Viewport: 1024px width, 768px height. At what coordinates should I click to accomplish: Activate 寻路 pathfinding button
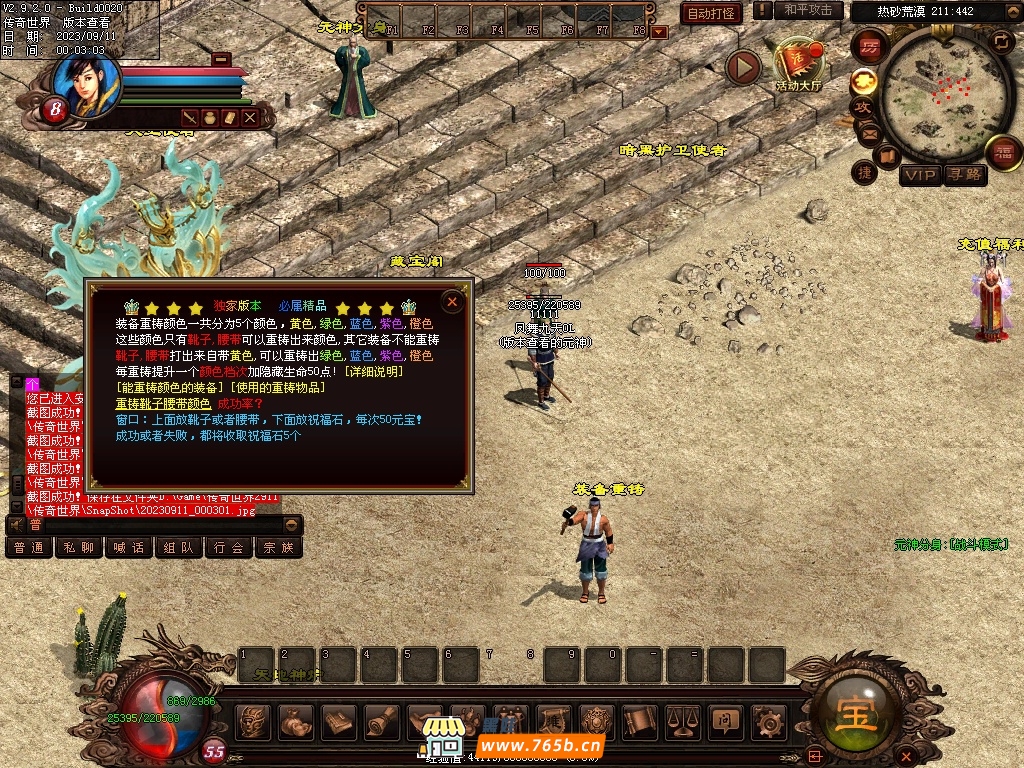coord(965,176)
